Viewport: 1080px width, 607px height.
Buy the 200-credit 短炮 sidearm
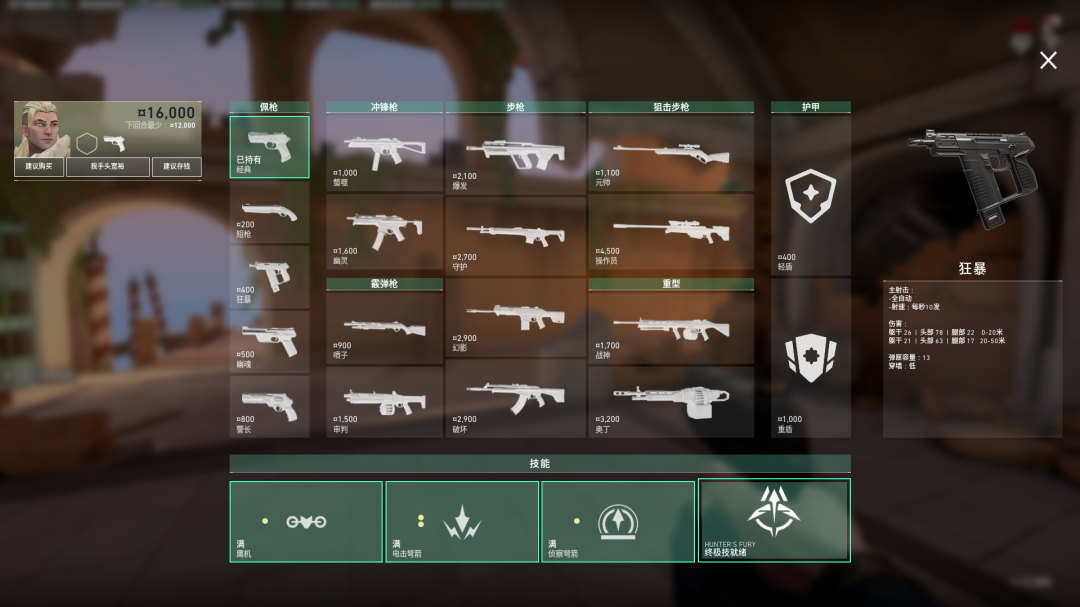269,211
